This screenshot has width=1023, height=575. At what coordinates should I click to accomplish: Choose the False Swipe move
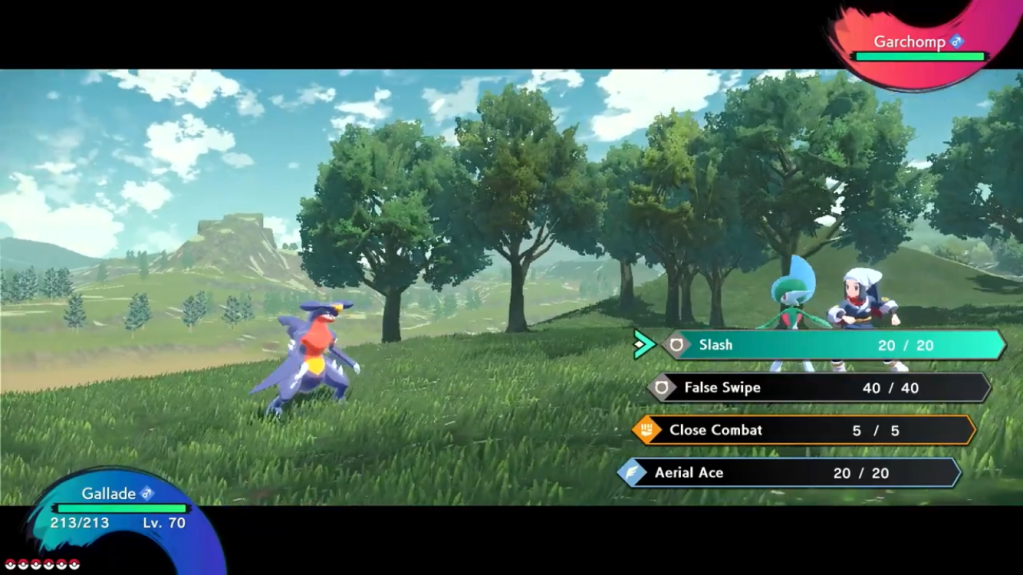[818, 388]
